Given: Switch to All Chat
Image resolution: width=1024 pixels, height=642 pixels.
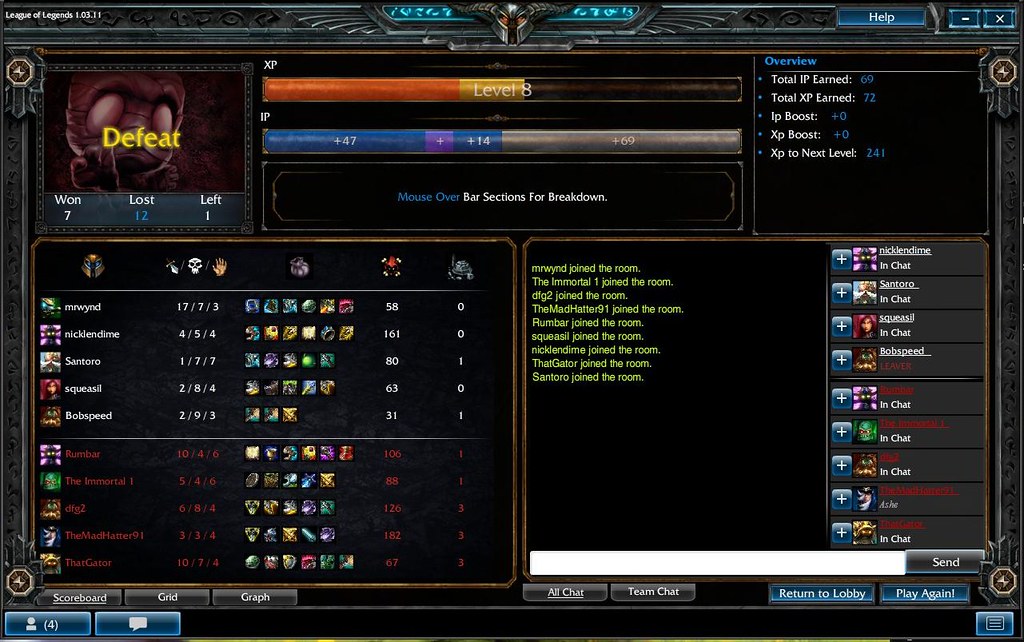Looking at the screenshot, I should pyautogui.click(x=565, y=592).
